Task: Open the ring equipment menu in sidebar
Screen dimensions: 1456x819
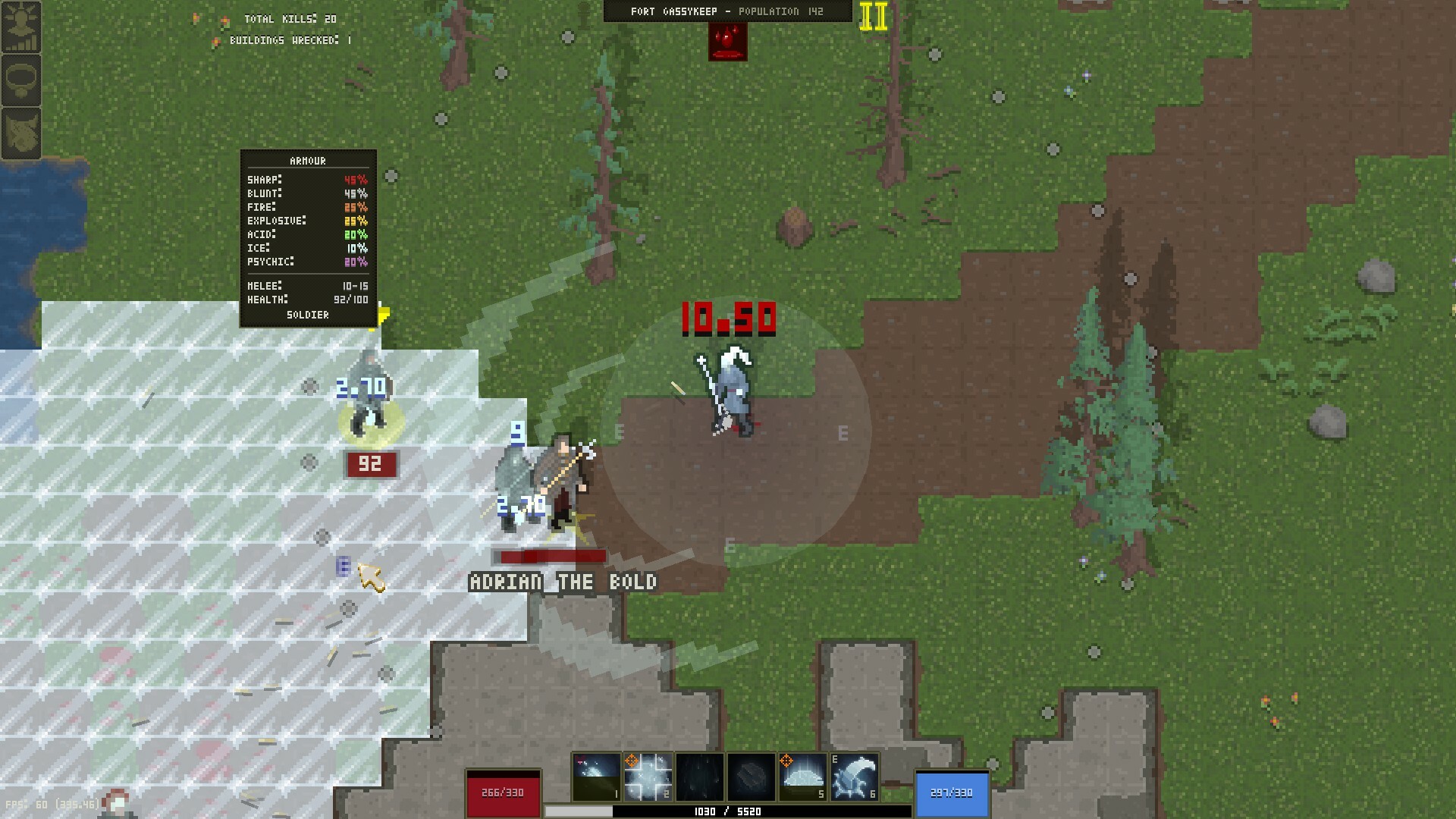Action: pos(20,79)
